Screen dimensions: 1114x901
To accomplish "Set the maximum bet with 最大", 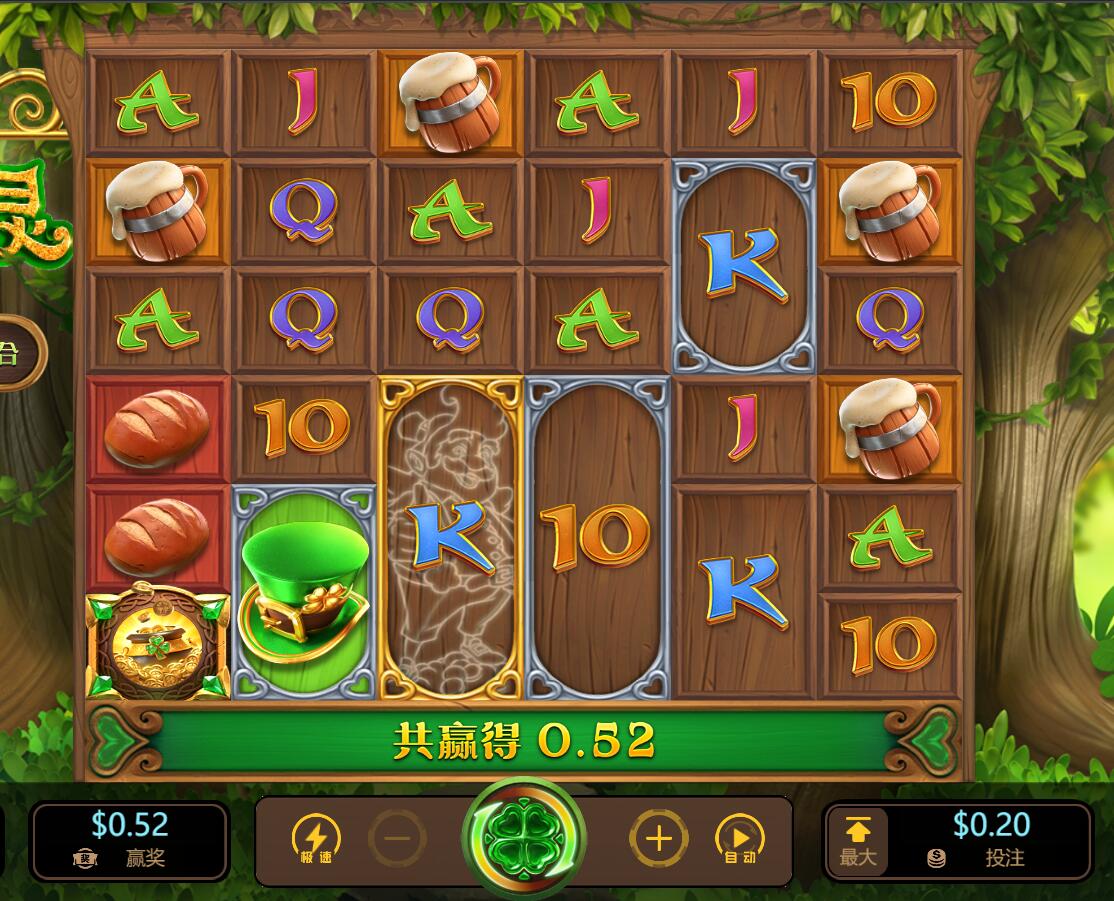I will click(857, 842).
